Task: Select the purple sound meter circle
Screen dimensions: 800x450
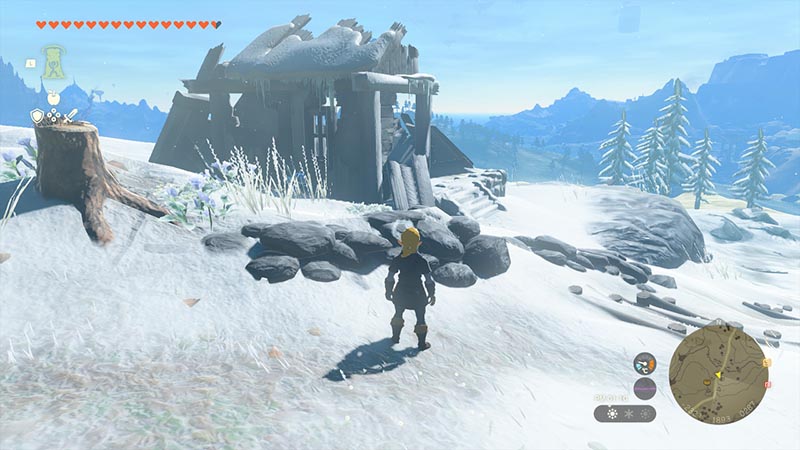Action: [645, 389]
